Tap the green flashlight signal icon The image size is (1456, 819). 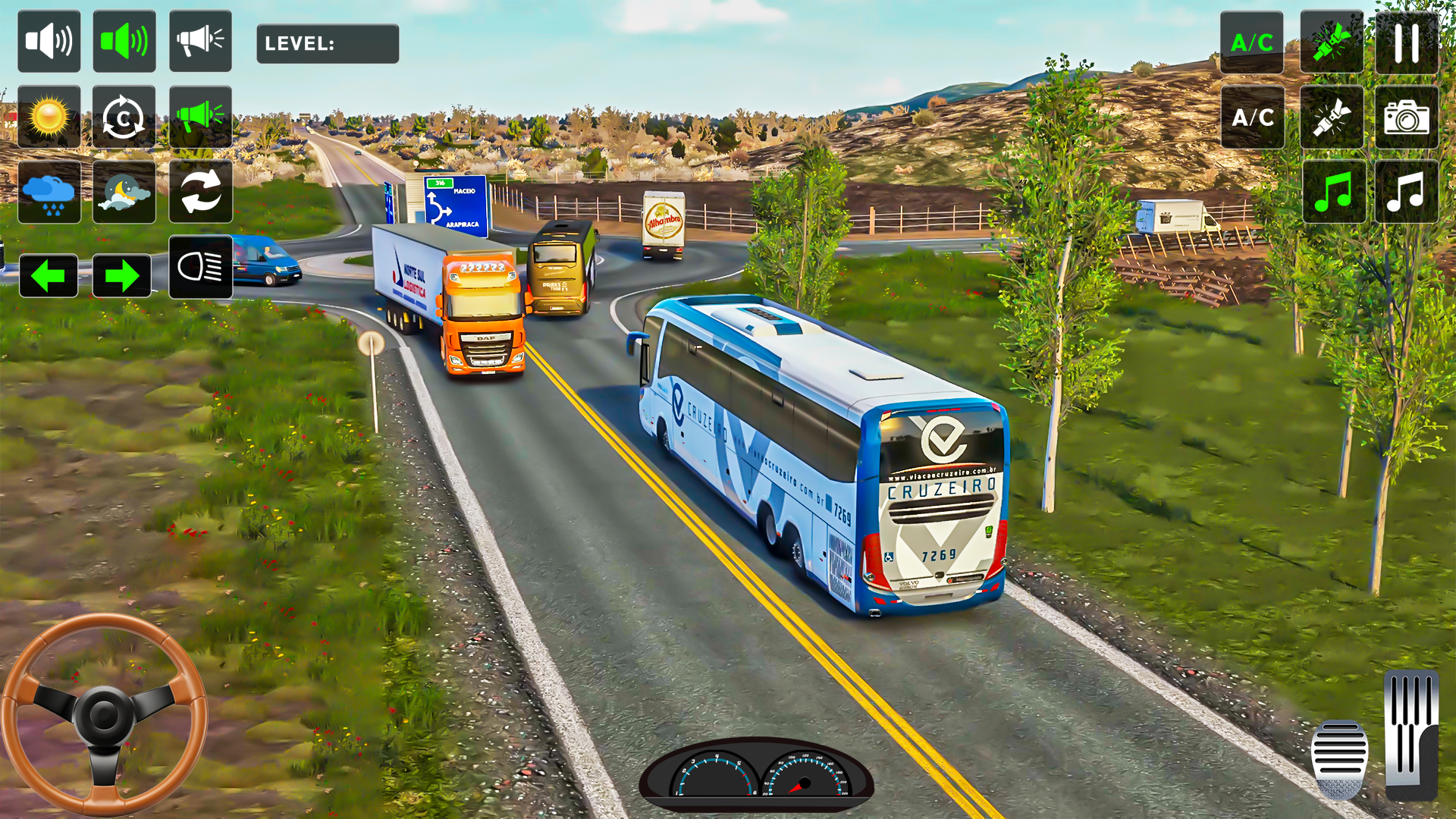click(x=1332, y=40)
